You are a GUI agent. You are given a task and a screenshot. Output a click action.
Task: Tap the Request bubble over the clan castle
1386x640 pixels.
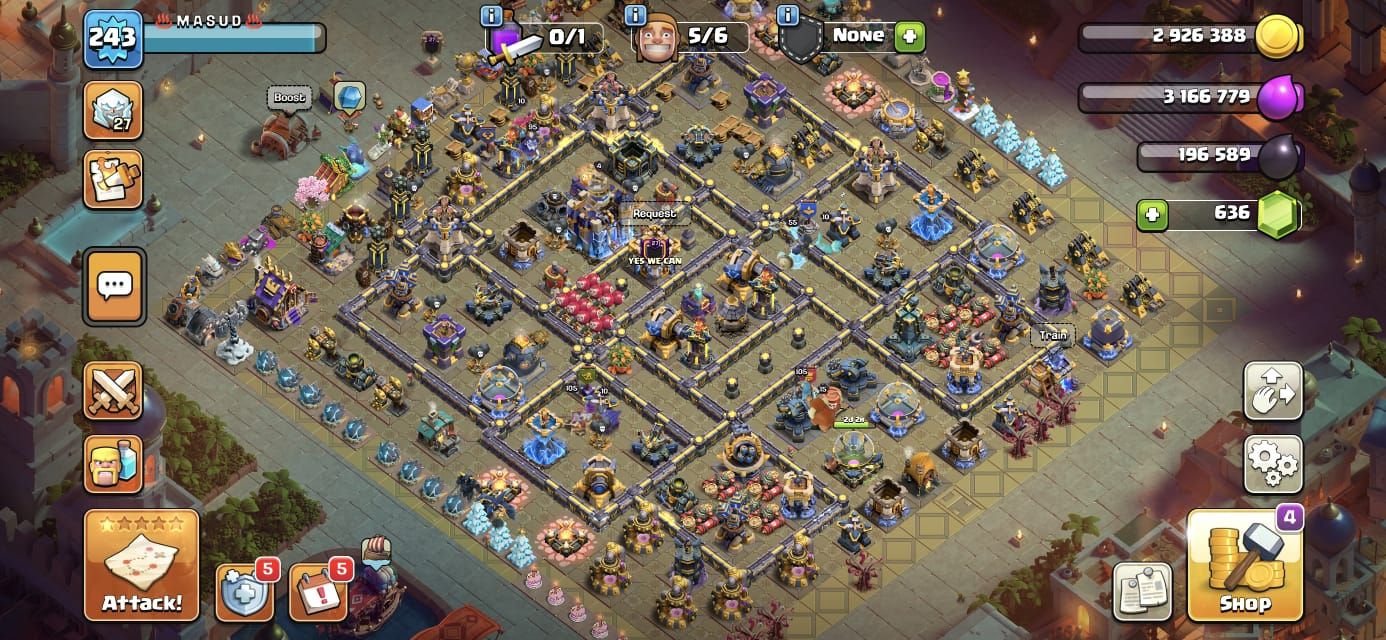[x=655, y=214]
